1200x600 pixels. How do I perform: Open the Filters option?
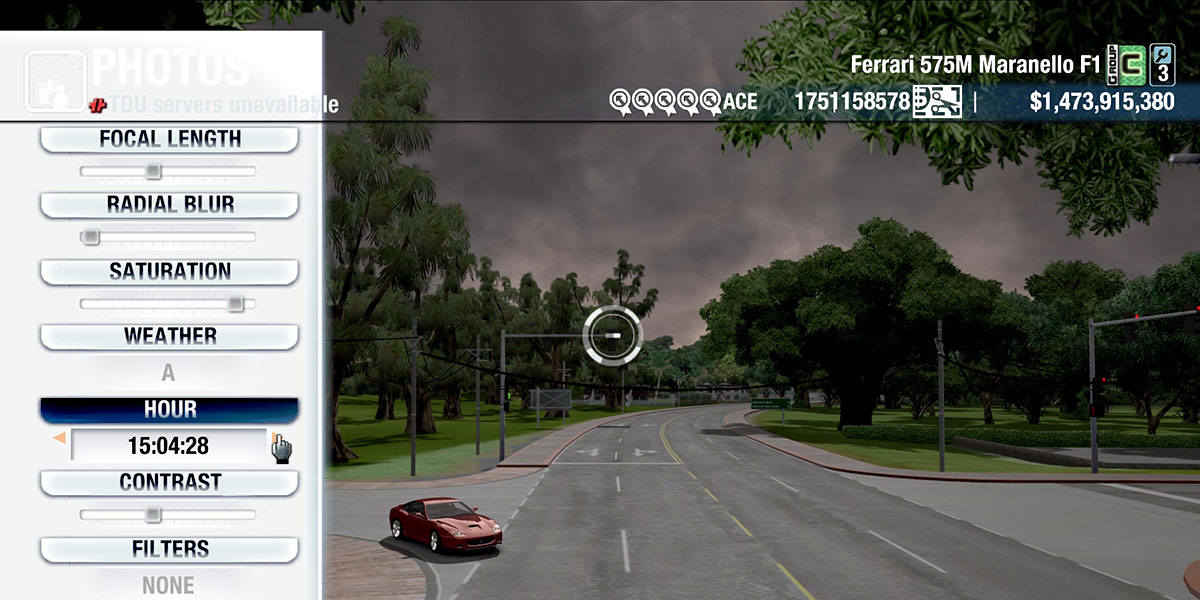coord(169,549)
